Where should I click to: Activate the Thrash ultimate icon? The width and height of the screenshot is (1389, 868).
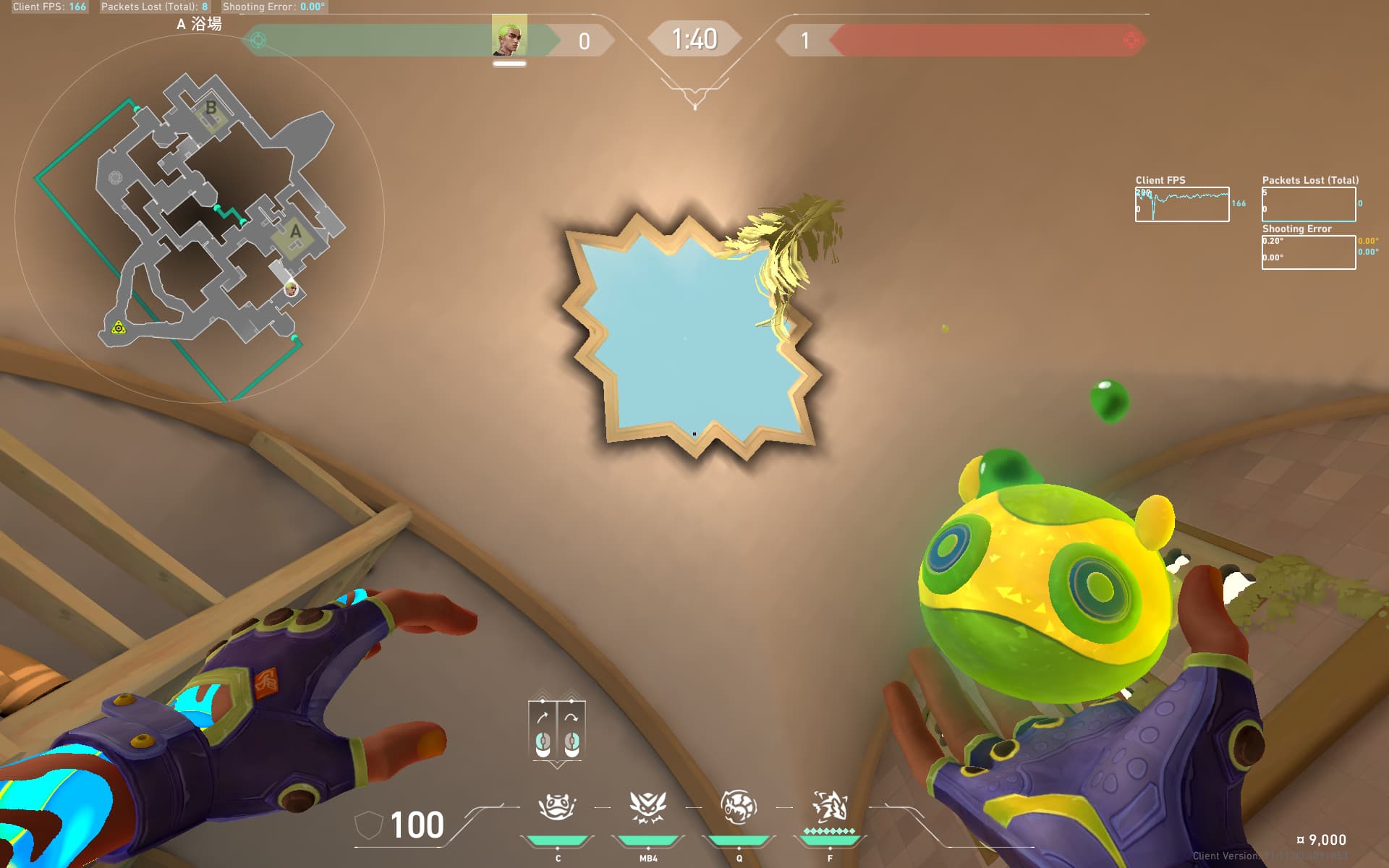[829, 807]
